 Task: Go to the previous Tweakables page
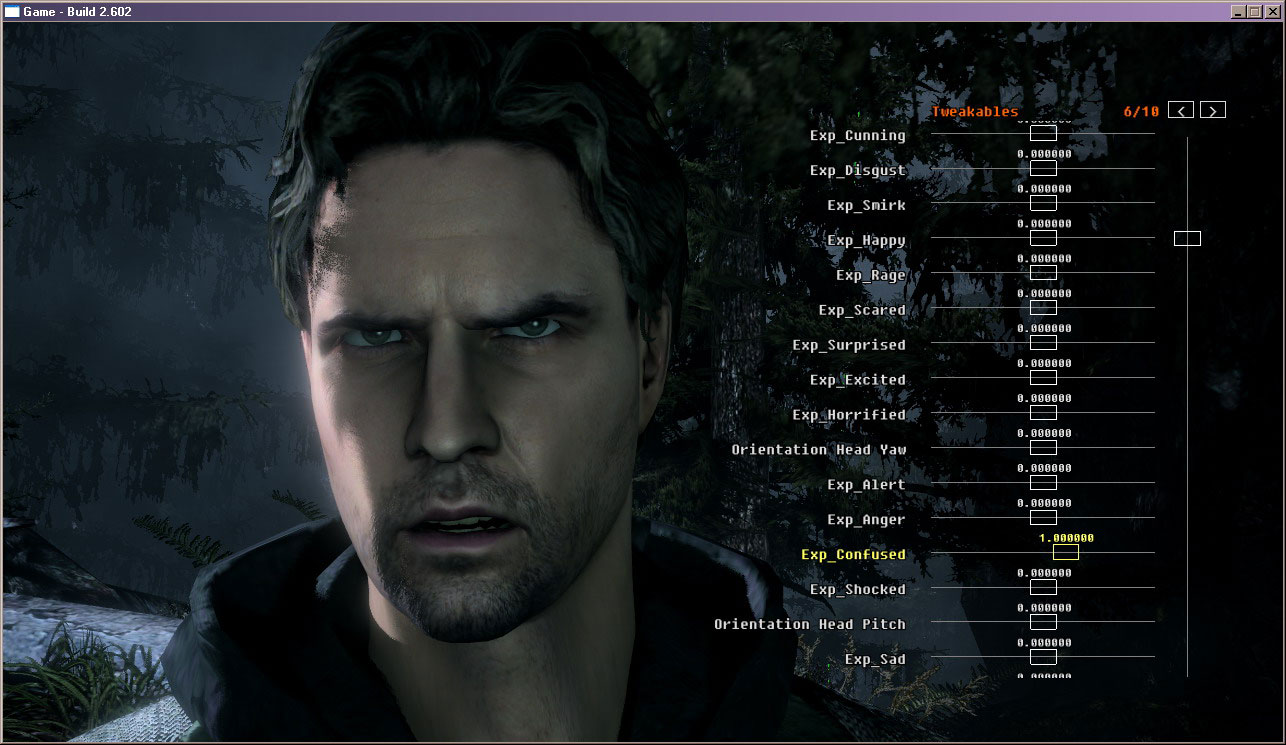1181,111
